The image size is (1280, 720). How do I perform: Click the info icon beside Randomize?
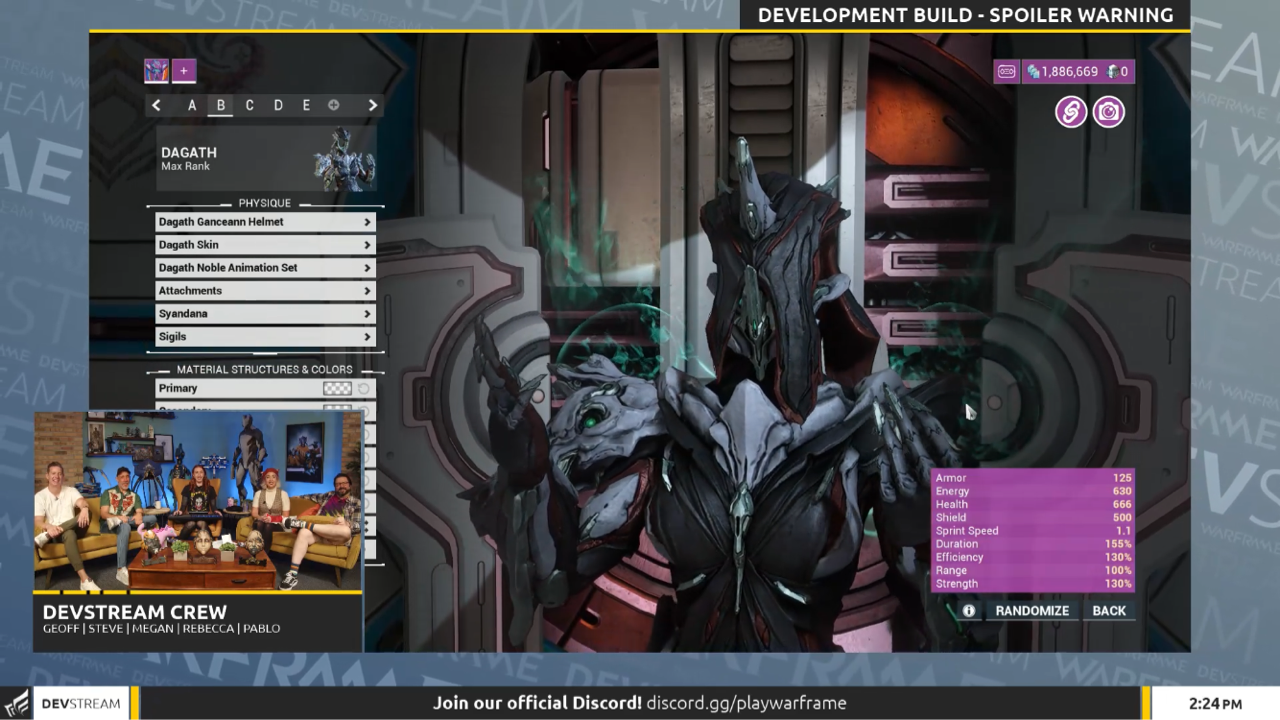[968, 610]
